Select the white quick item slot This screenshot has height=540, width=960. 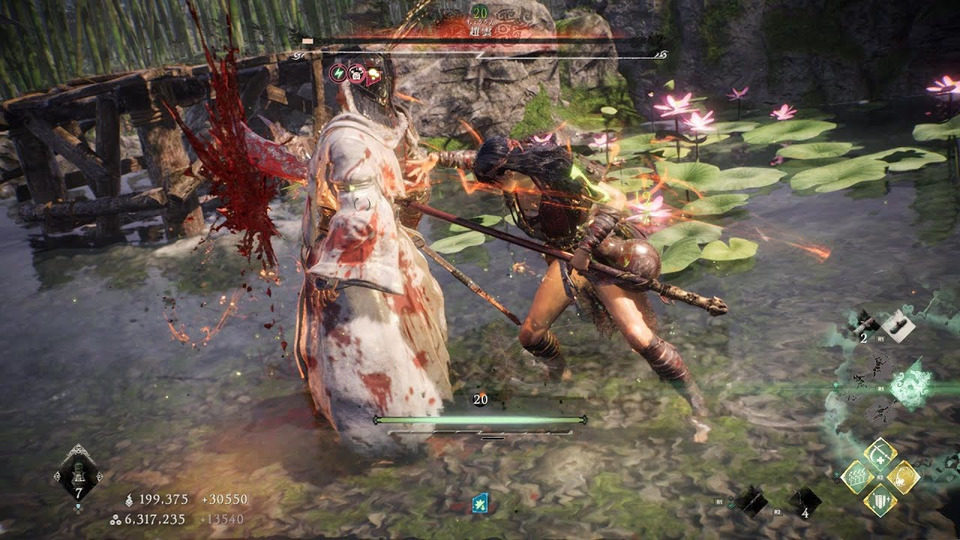[896, 324]
